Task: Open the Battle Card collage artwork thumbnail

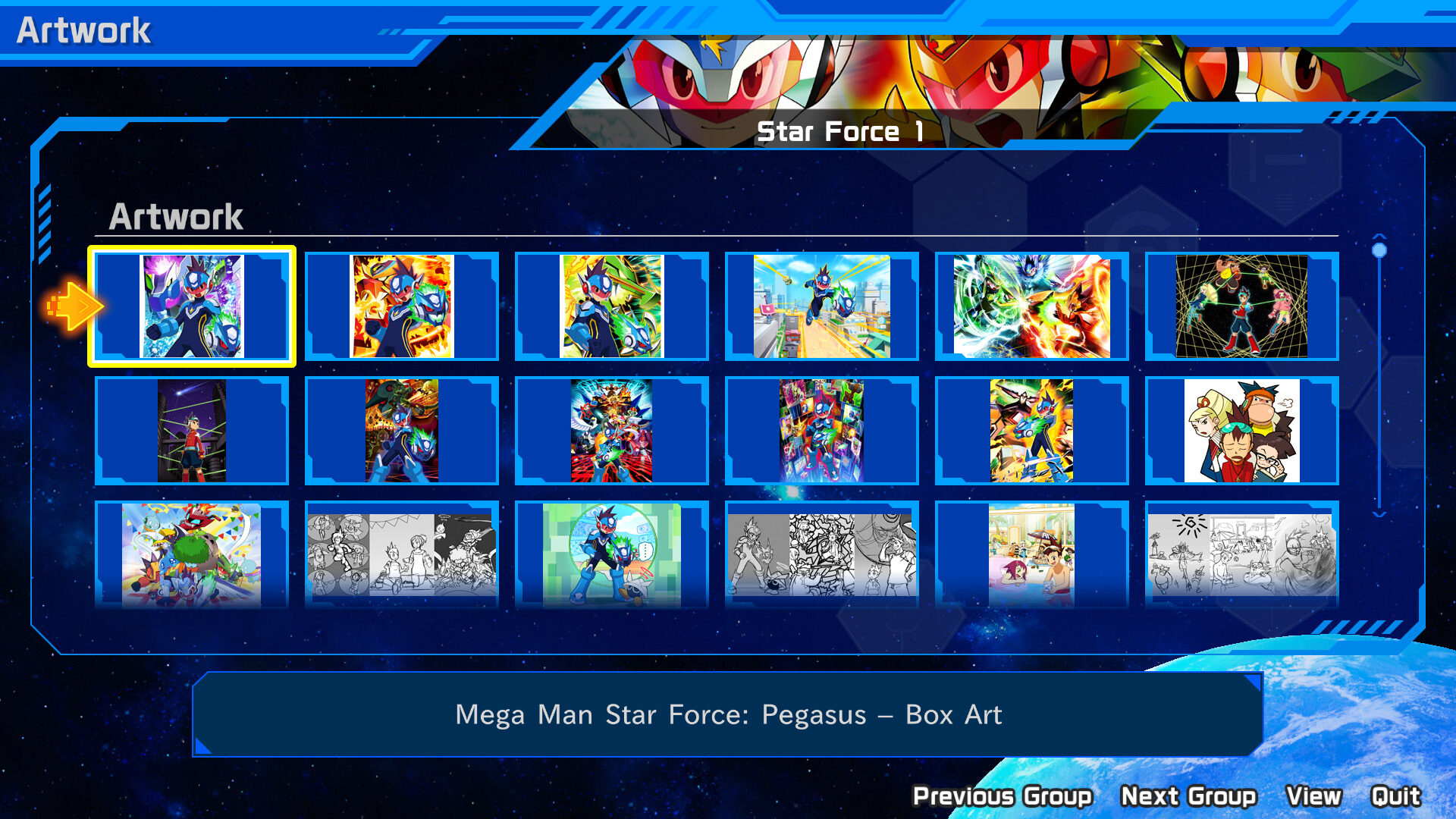Action: coord(821,430)
